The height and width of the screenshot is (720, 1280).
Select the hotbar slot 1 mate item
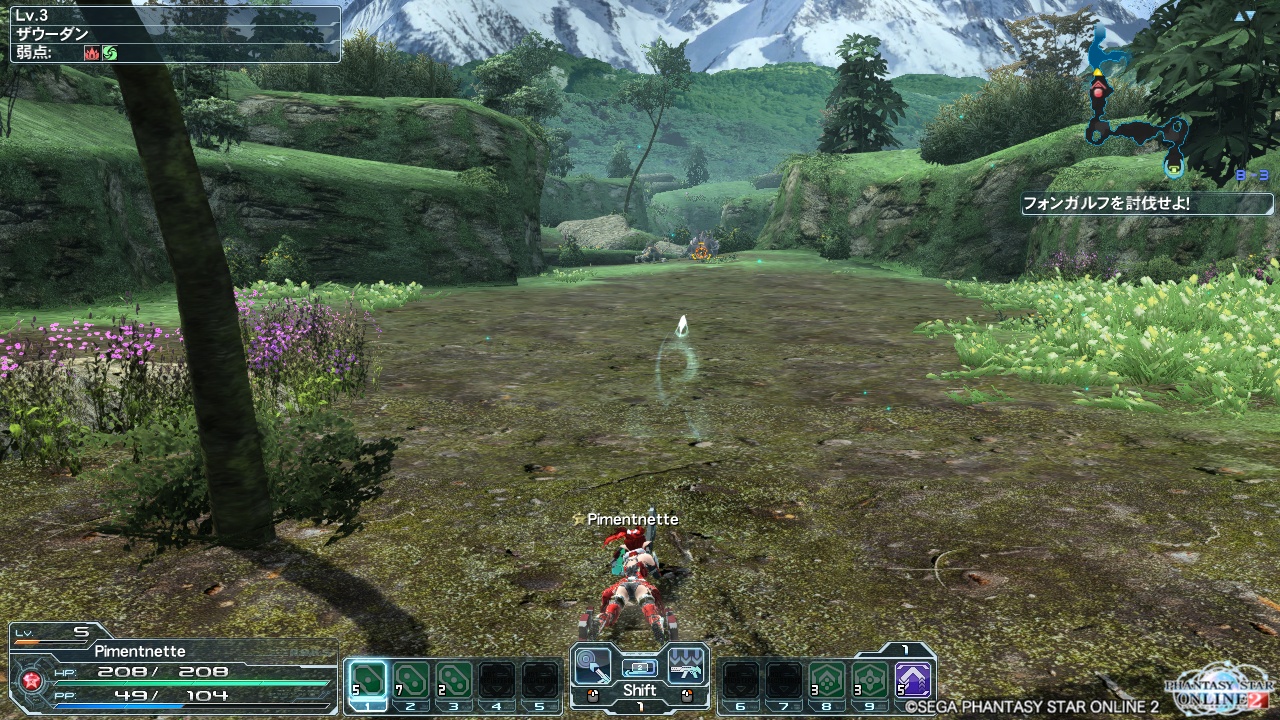point(368,680)
